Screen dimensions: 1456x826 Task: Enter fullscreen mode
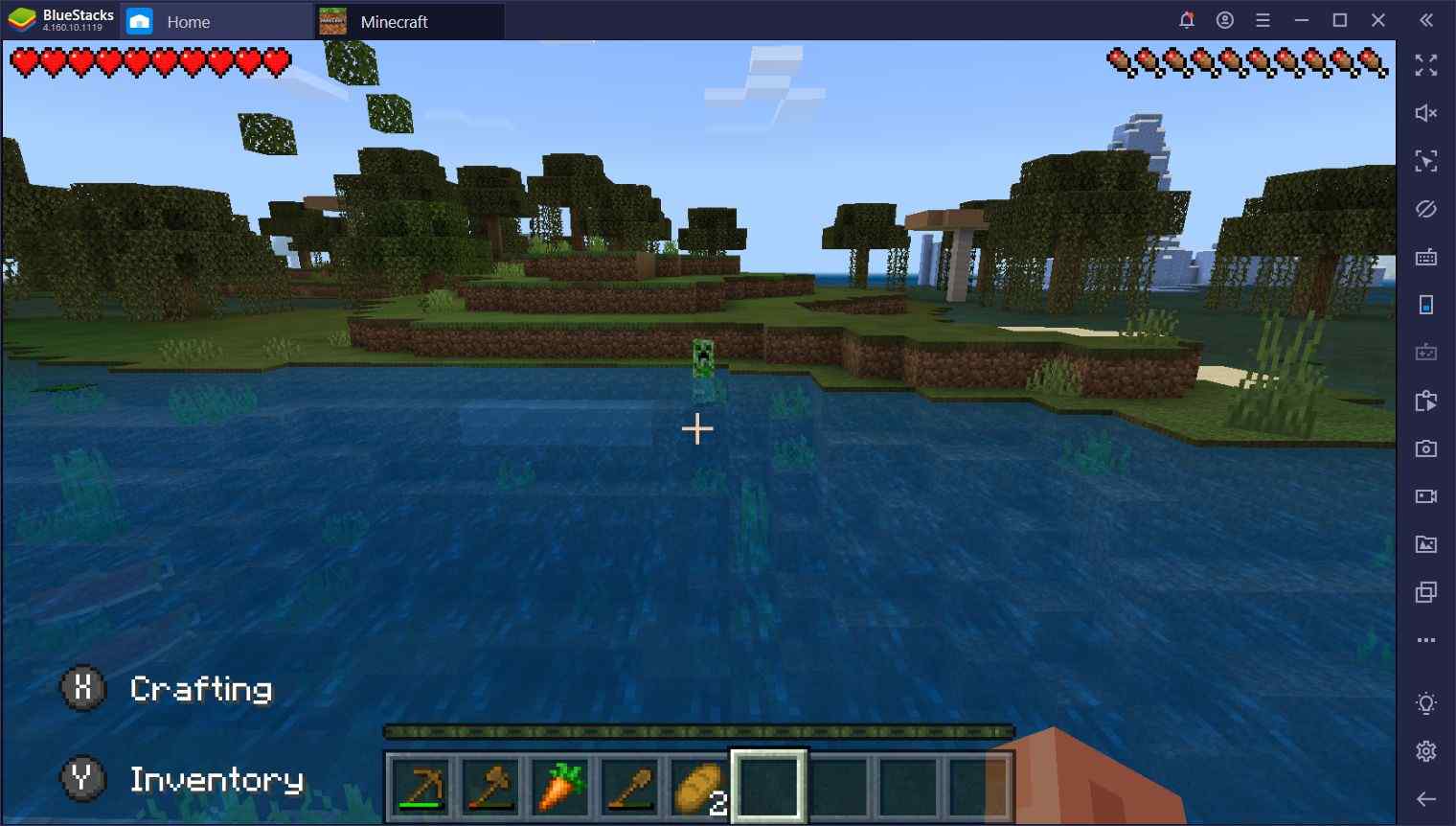pyautogui.click(x=1426, y=65)
